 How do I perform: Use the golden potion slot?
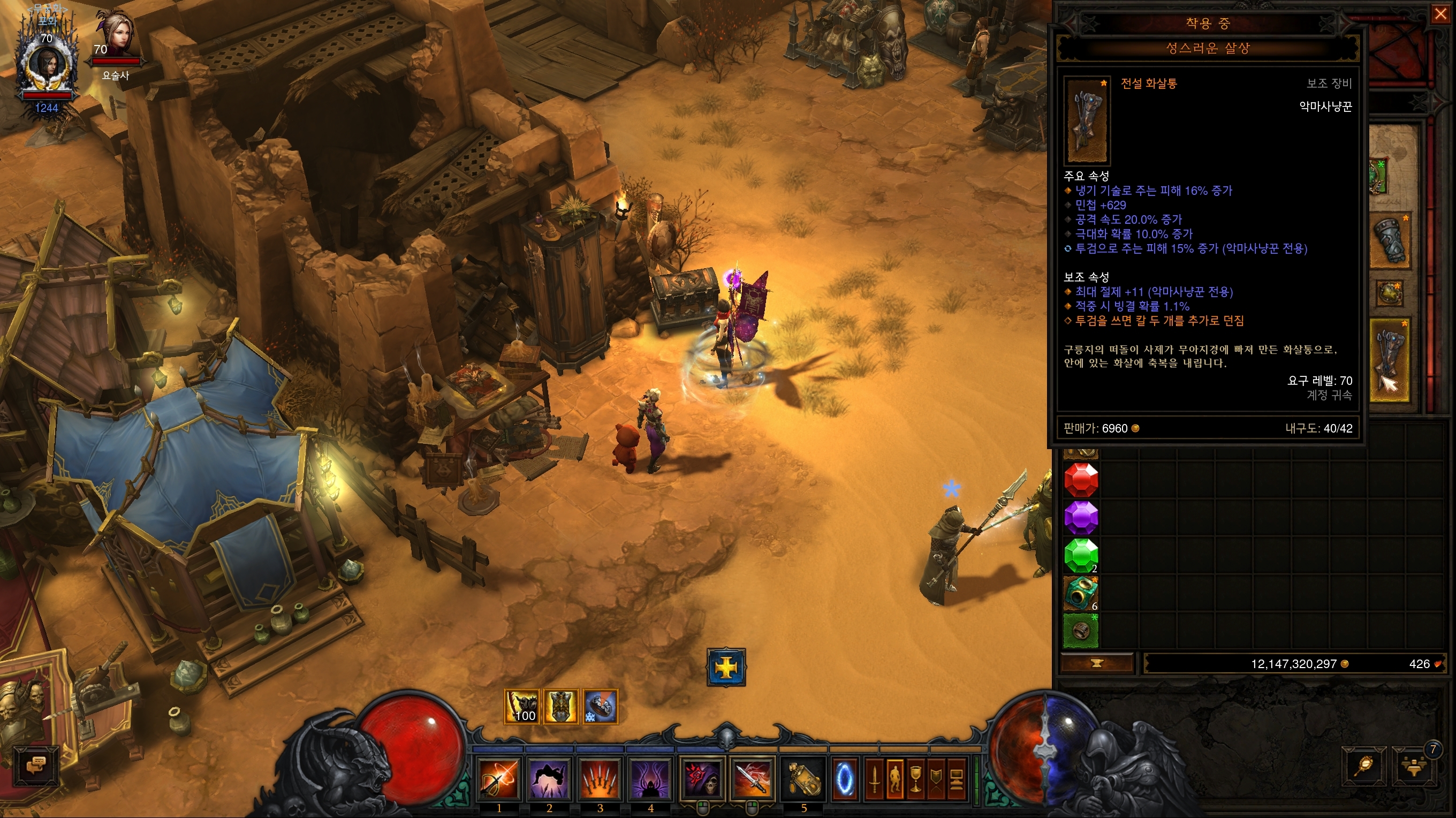[803, 779]
